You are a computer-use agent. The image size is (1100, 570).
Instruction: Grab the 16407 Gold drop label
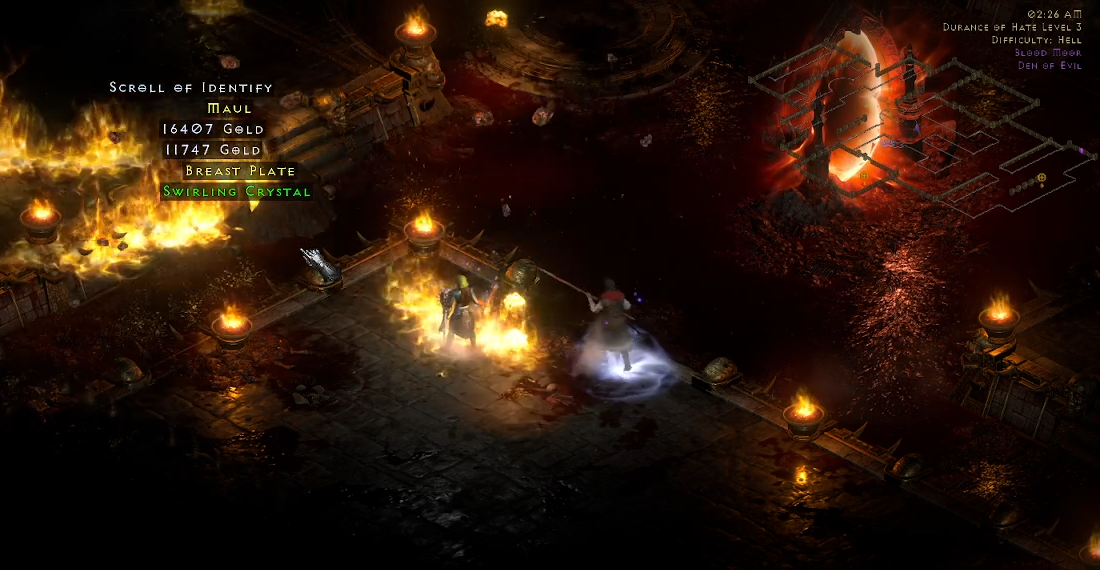pyautogui.click(x=213, y=129)
